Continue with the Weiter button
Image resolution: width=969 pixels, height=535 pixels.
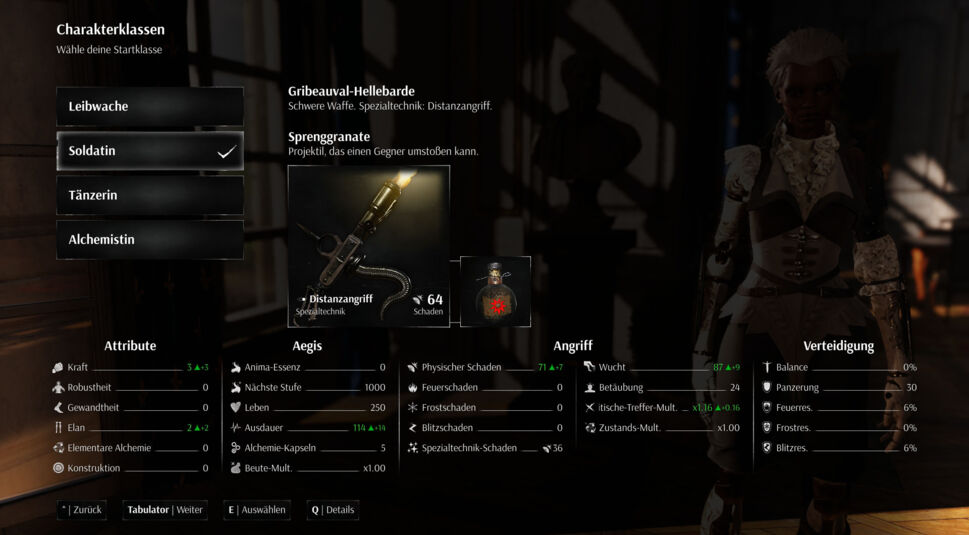165,510
